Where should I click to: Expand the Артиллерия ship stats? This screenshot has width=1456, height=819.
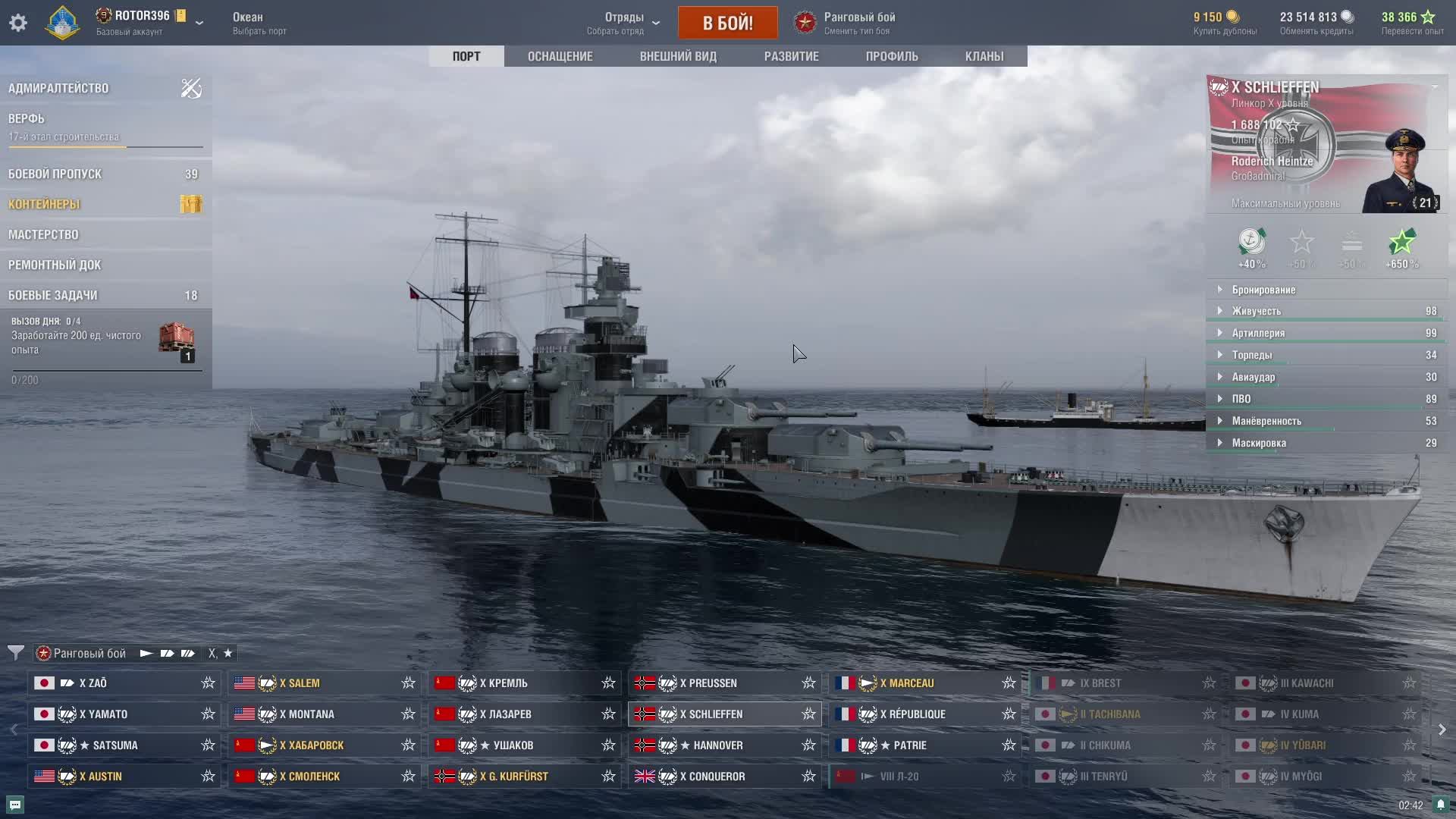tap(1258, 333)
